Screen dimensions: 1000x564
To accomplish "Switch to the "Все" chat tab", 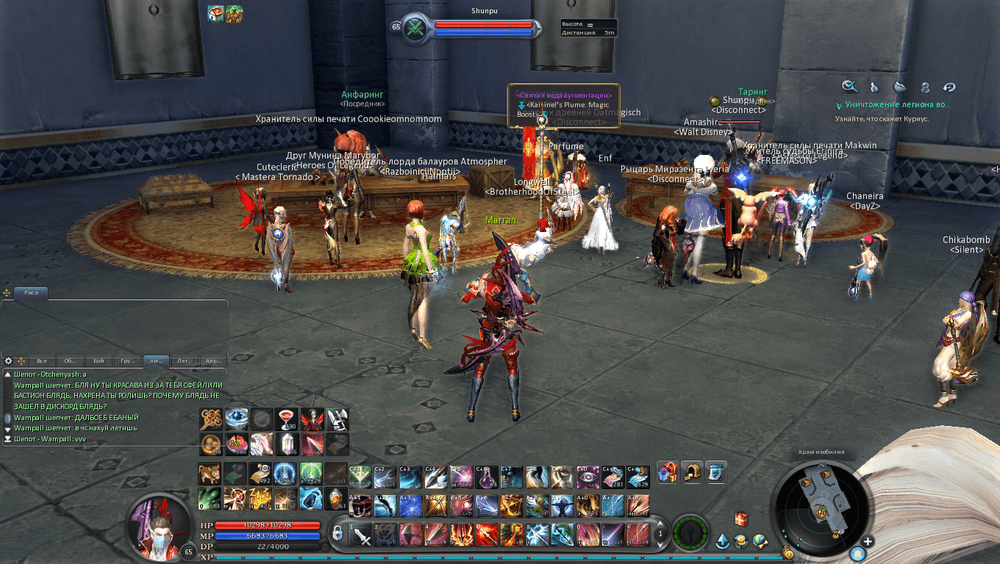I will pos(42,360).
